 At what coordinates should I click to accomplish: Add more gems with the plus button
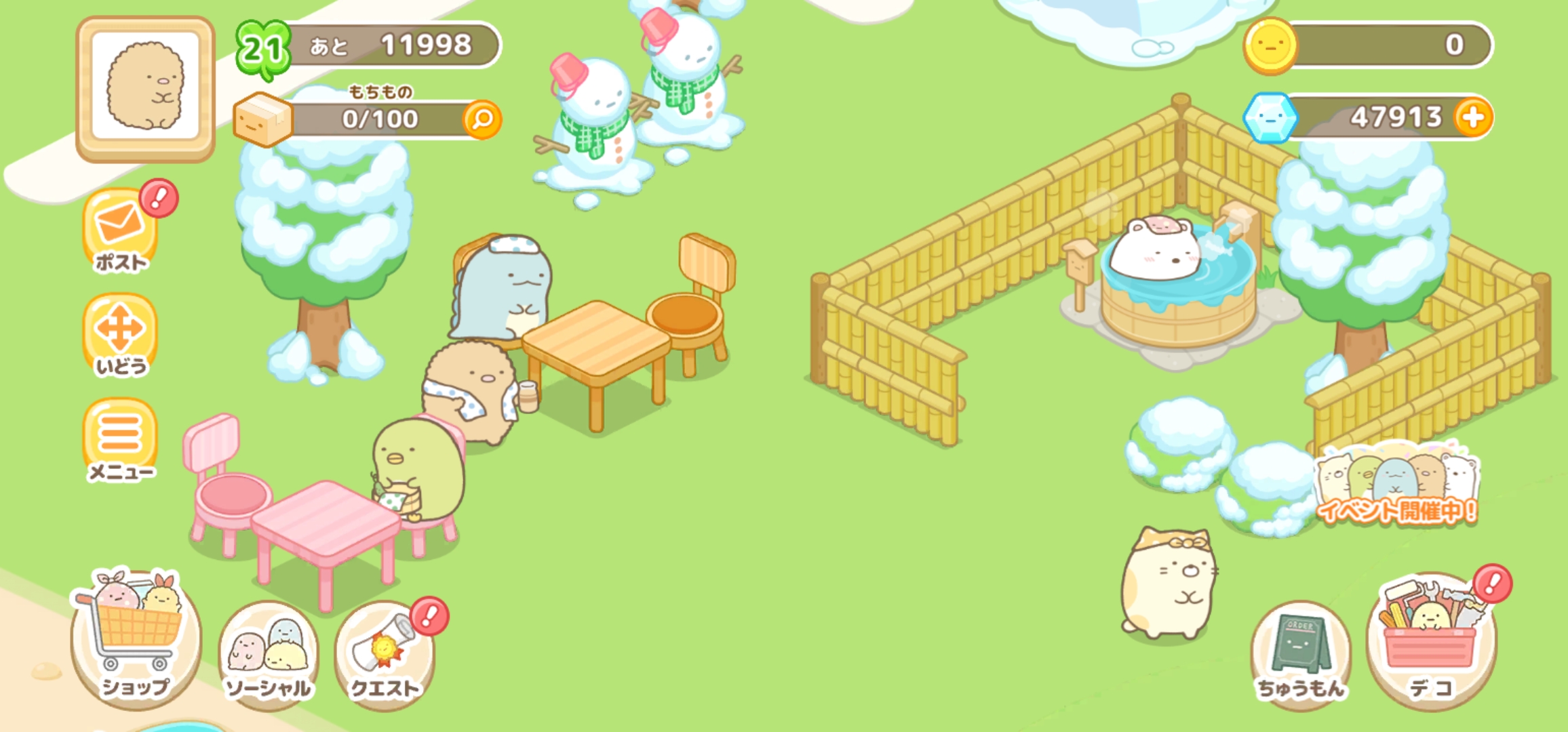click(x=1472, y=118)
